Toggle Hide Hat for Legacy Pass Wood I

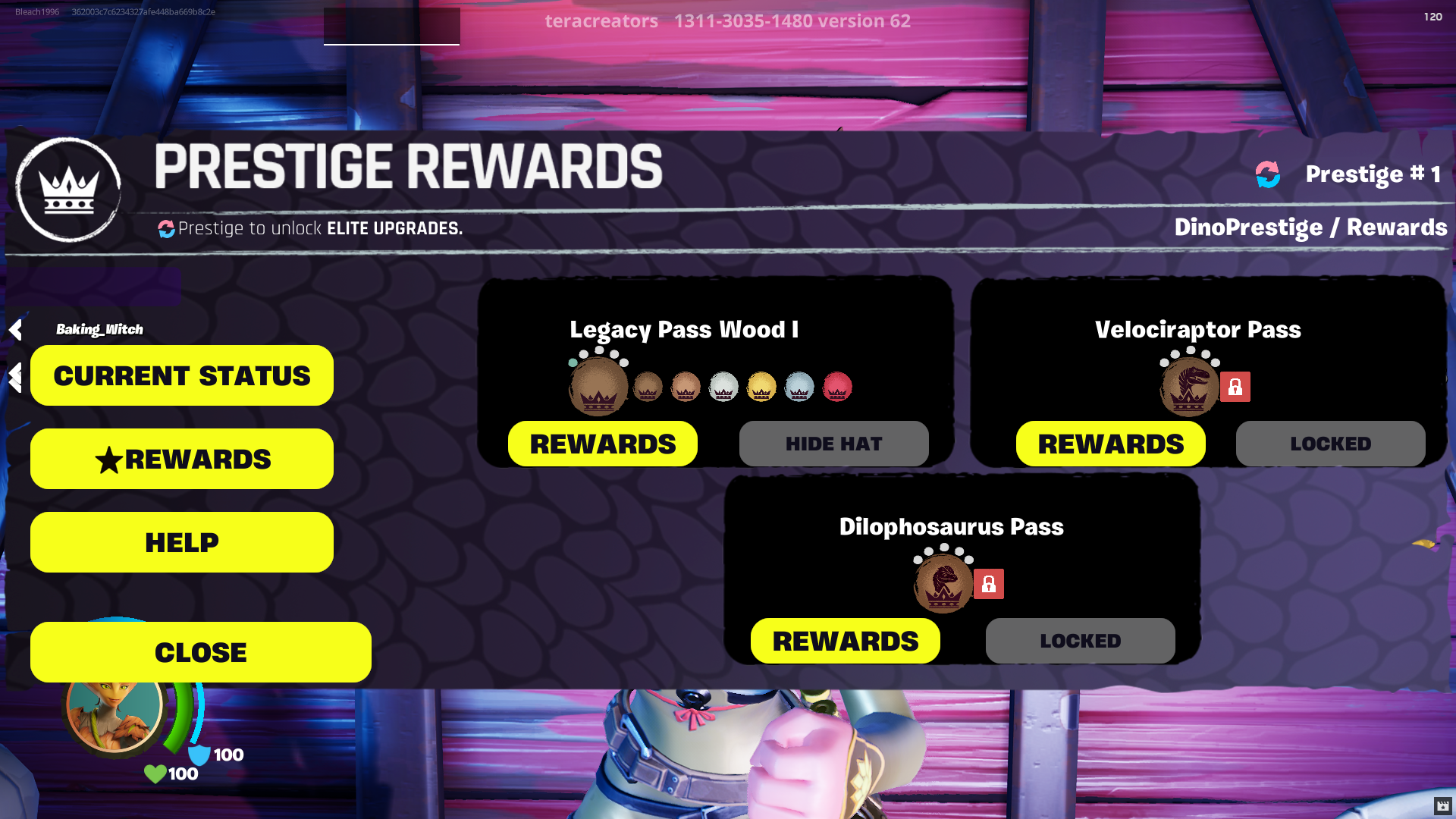click(833, 444)
